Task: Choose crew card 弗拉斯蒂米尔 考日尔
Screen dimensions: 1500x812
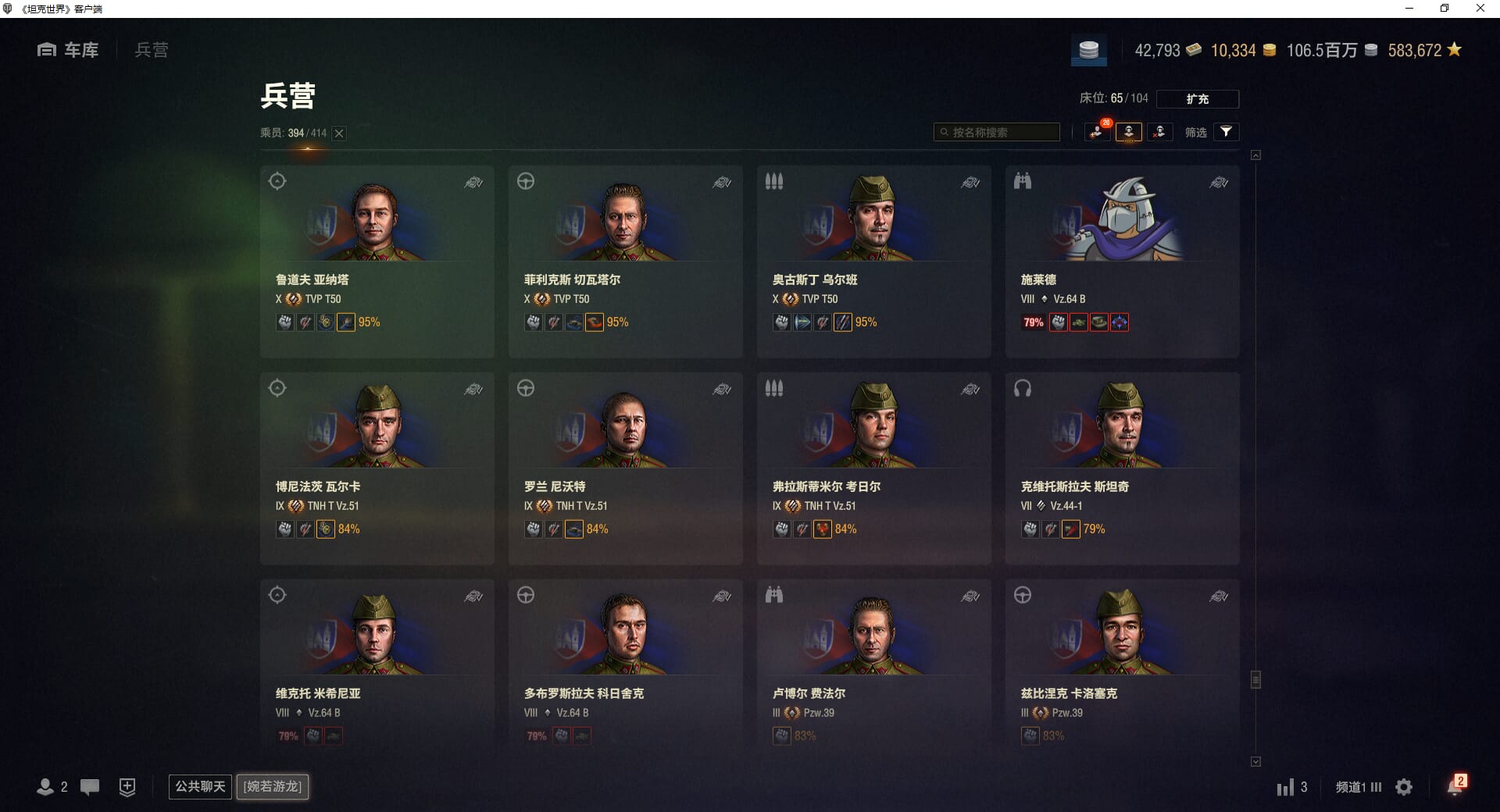Action: [x=873, y=468]
